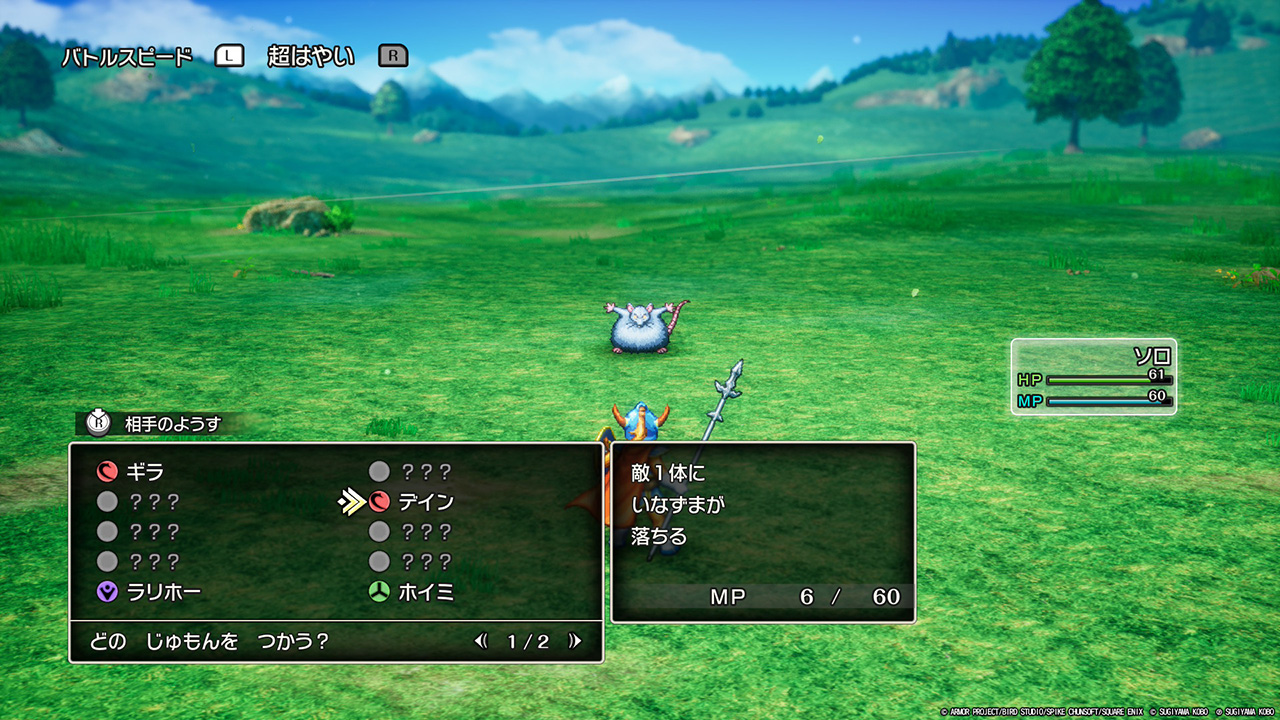Go to the next spell page arrow
Viewport: 1280px width, 720px height.
point(575,642)
